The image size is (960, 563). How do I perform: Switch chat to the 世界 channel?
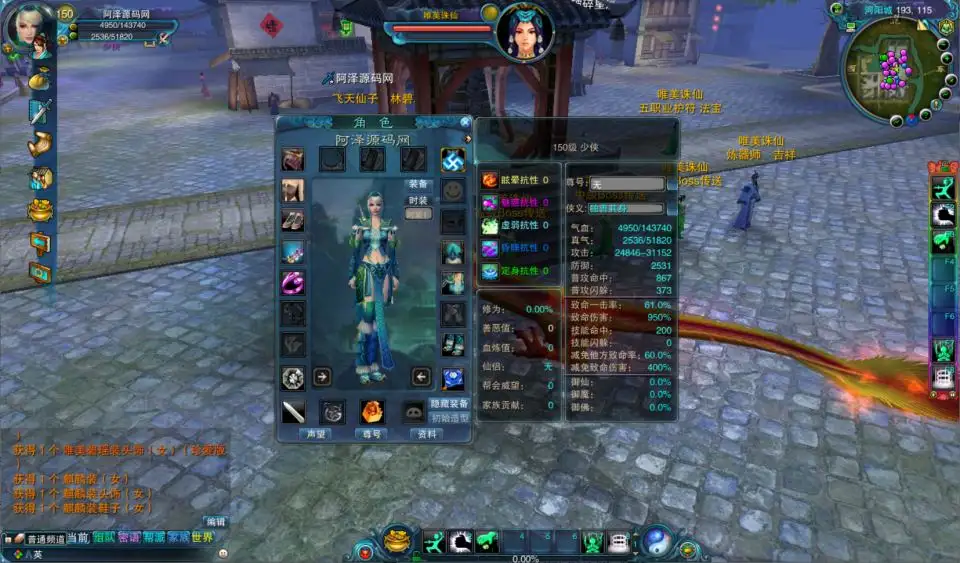(202, 538)
